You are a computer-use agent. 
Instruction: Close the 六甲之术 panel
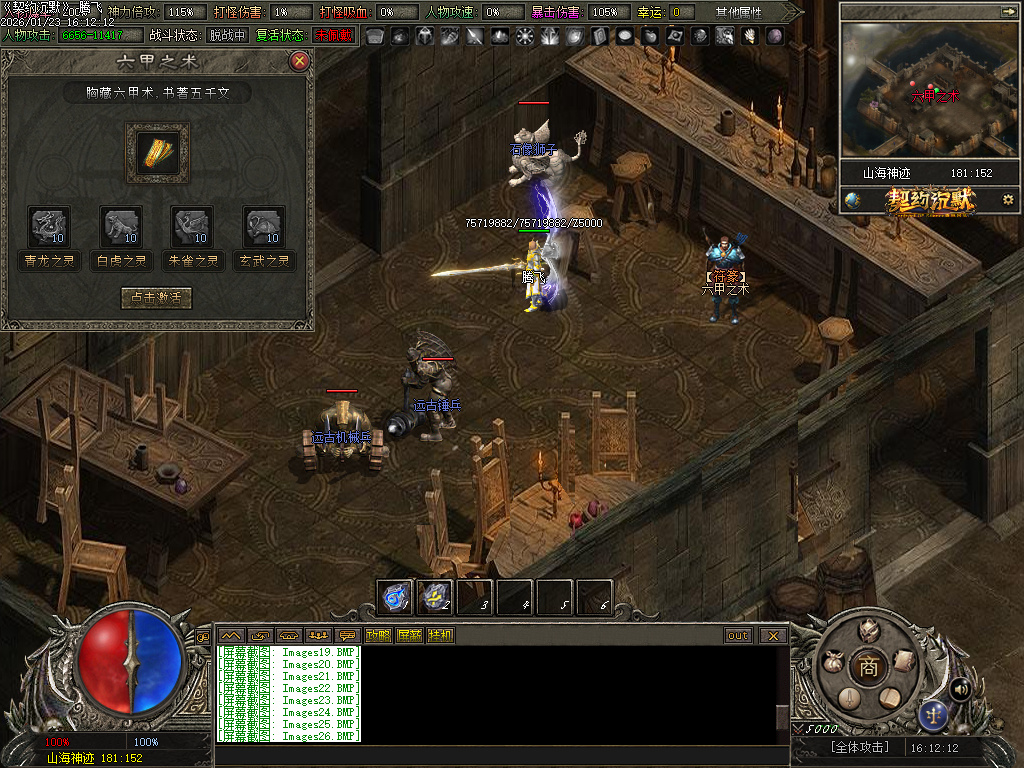pos(299,61)
